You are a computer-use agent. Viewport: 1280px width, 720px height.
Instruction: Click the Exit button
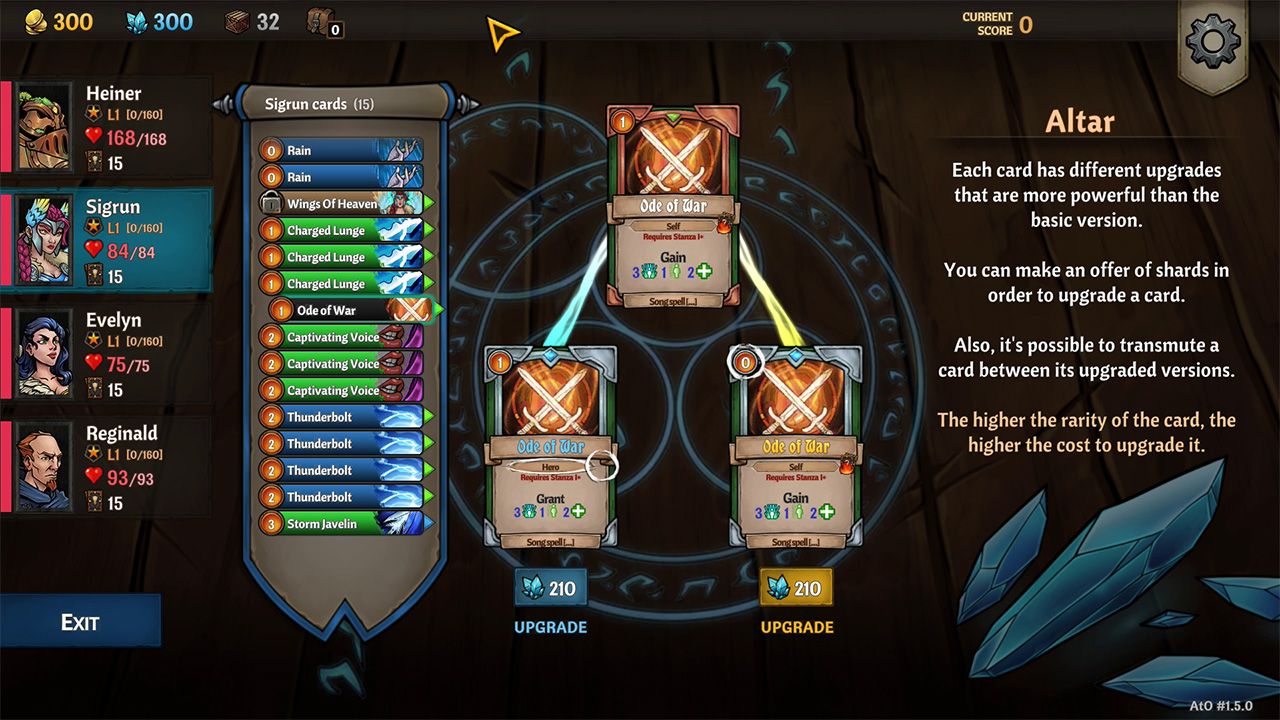click(81, 621)
